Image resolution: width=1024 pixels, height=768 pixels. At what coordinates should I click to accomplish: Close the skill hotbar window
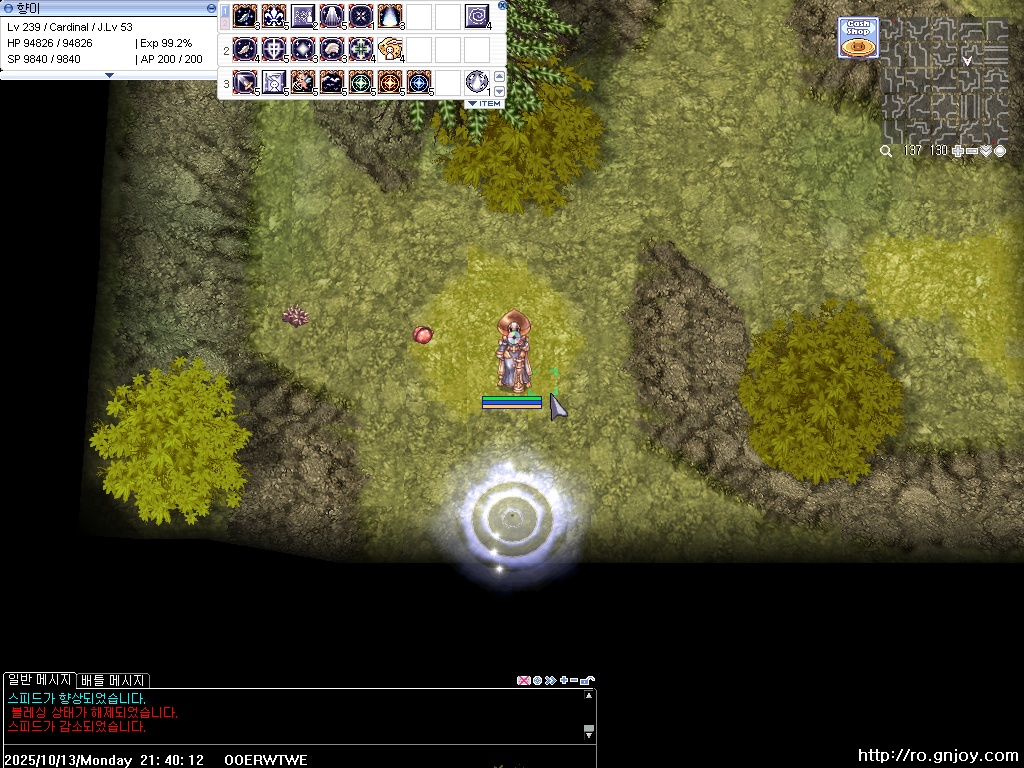click(502, 5)
